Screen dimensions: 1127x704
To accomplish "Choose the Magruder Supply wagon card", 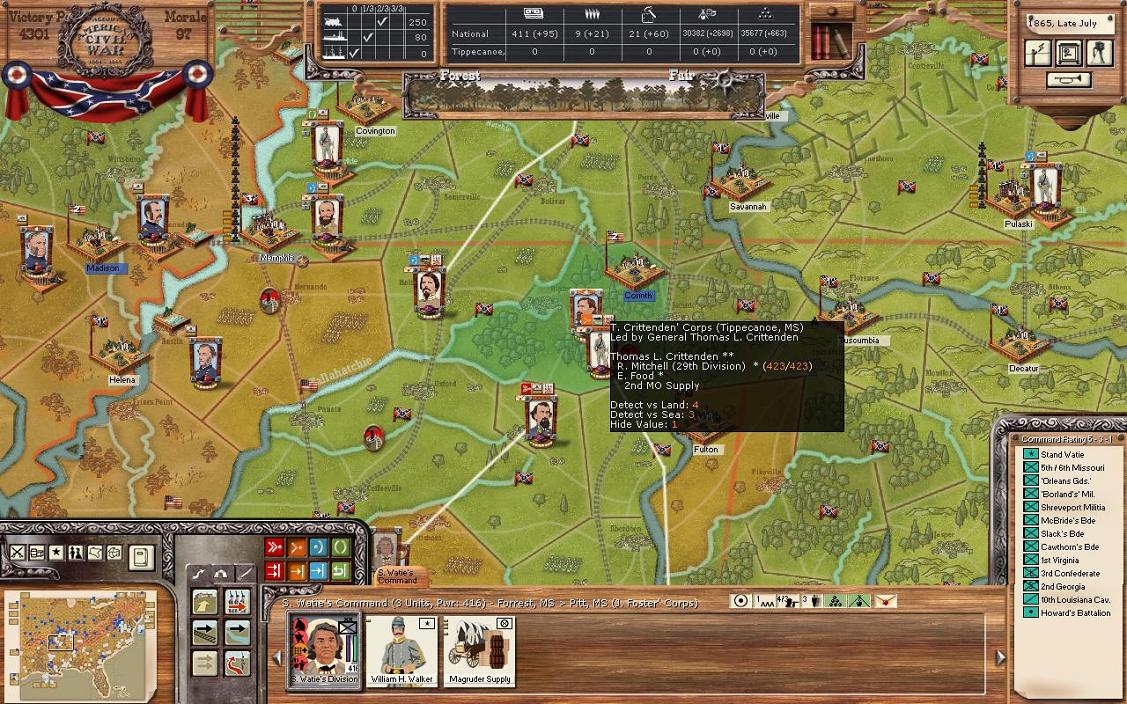I will pos(478,650).
